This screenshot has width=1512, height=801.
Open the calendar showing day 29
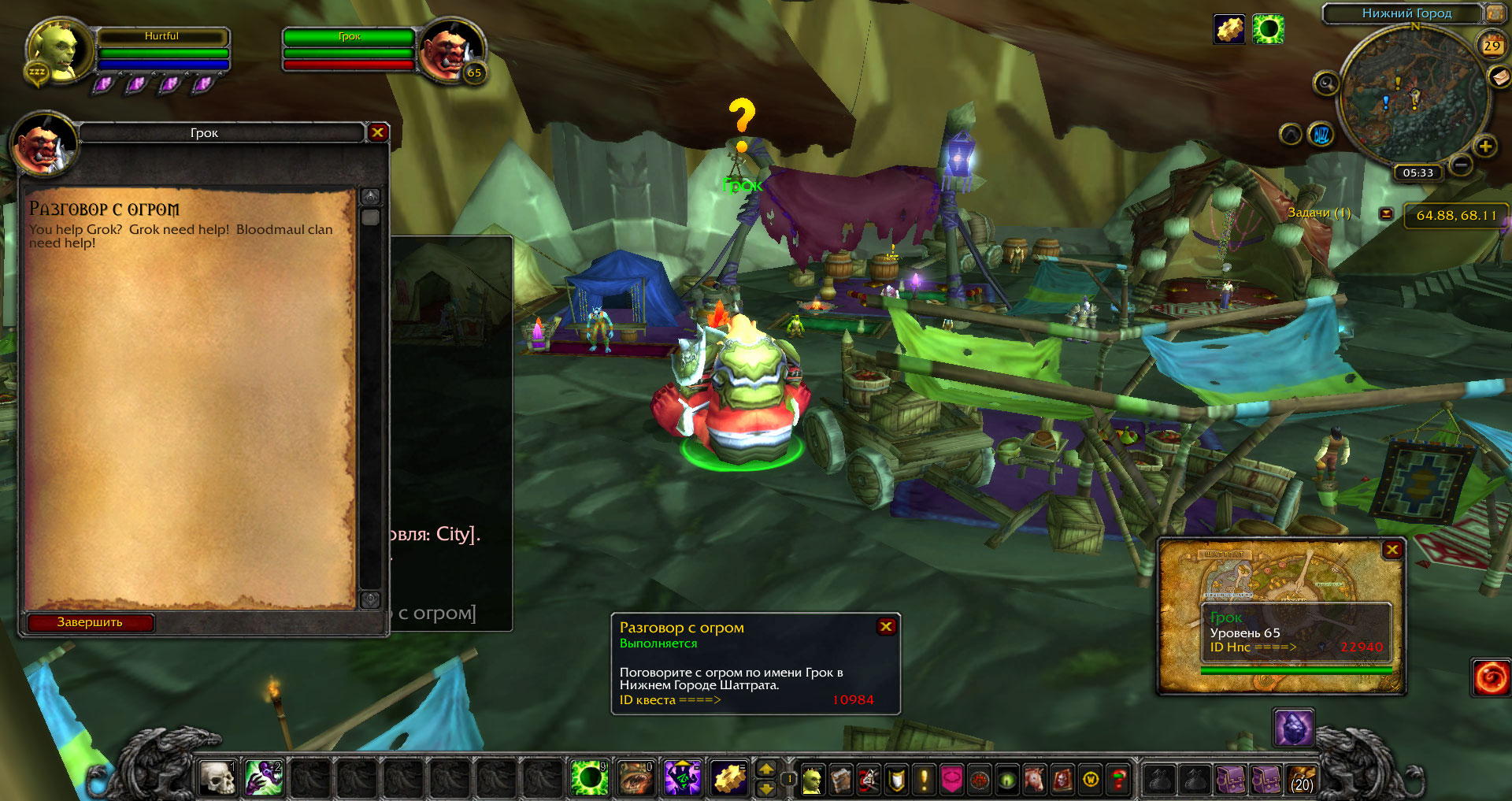coord(1492,45)
